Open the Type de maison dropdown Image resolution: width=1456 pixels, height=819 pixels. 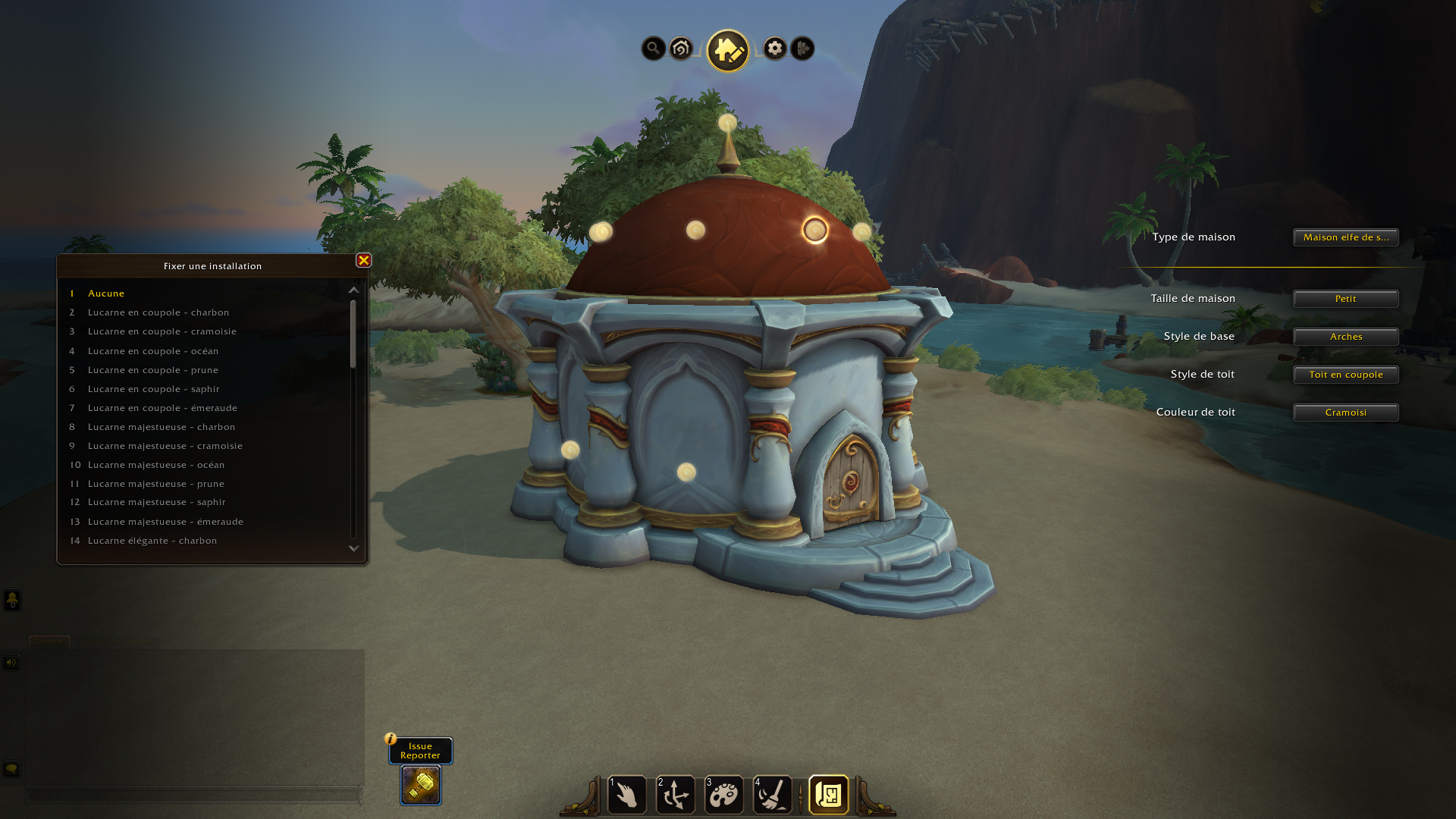(x=1345, y=237)
